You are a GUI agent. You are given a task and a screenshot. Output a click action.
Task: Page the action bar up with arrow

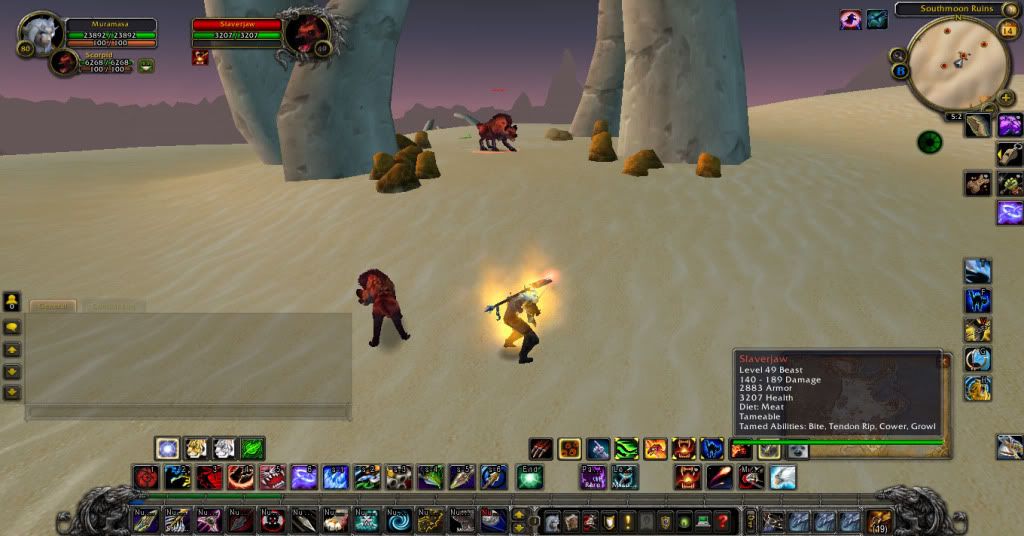tap(520, 514)
